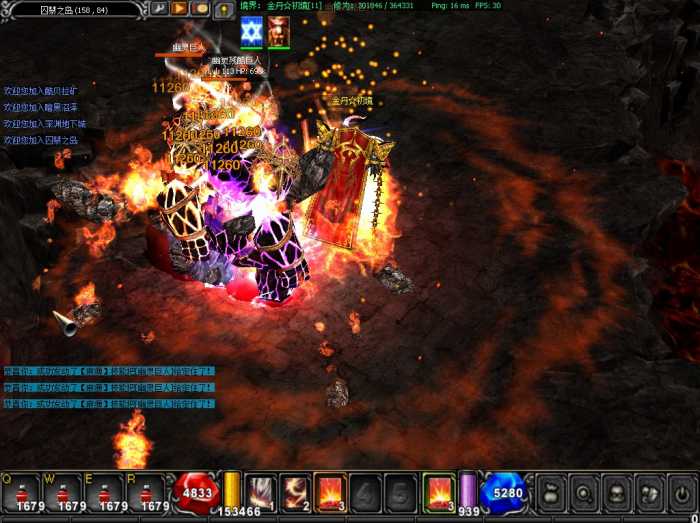Use the red potion in slot Q

coord(20,492)
